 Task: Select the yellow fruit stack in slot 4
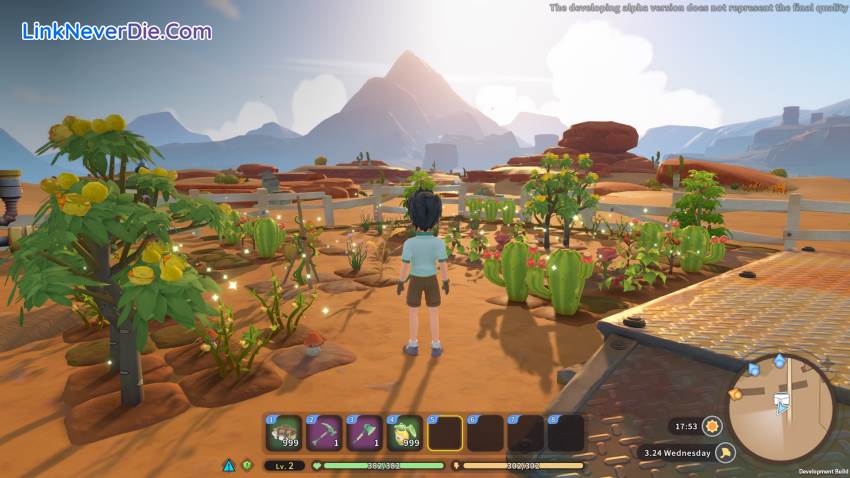click(x=404, y=433)
